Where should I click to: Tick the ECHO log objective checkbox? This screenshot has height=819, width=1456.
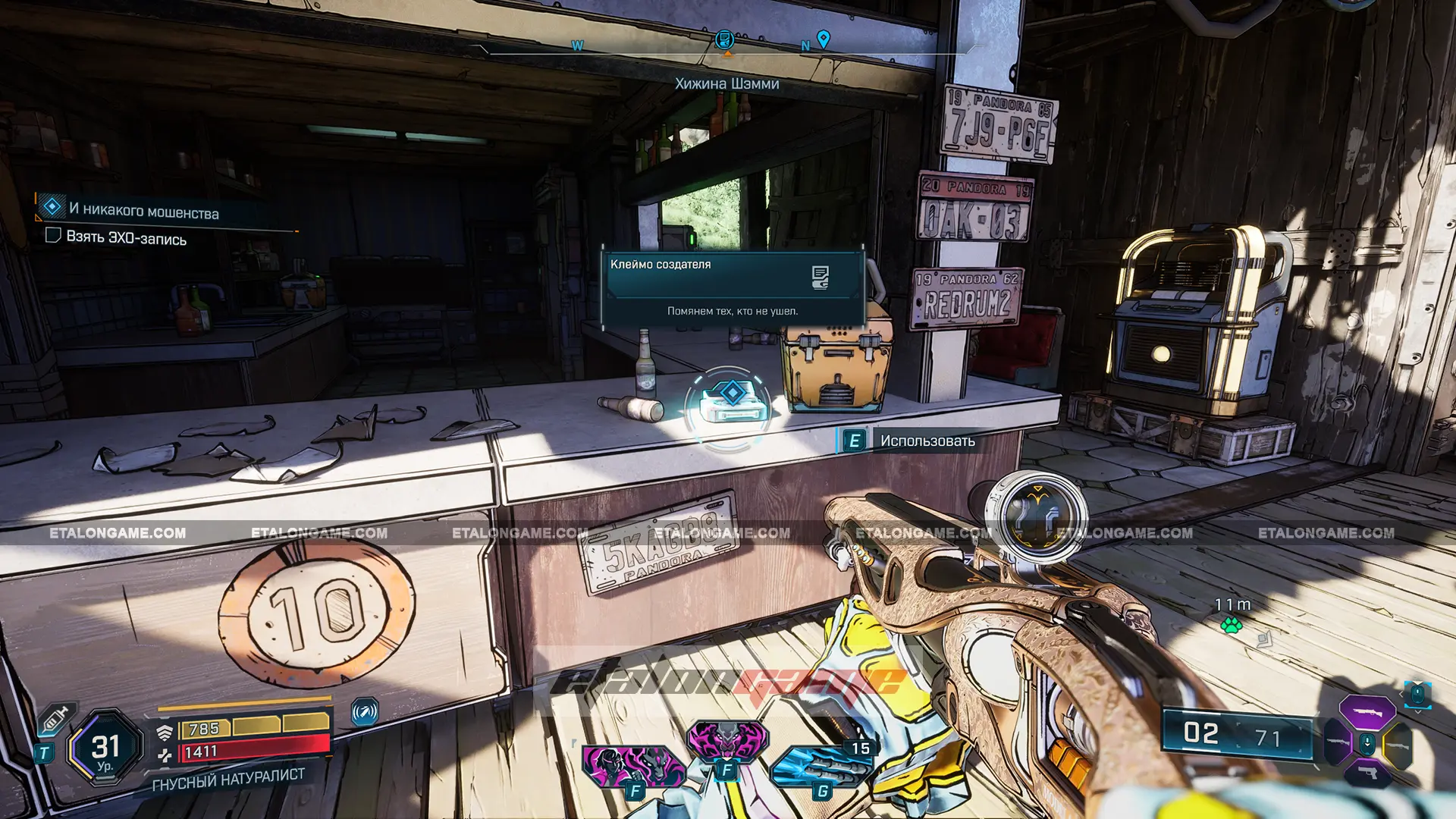[x=53, y=236]
